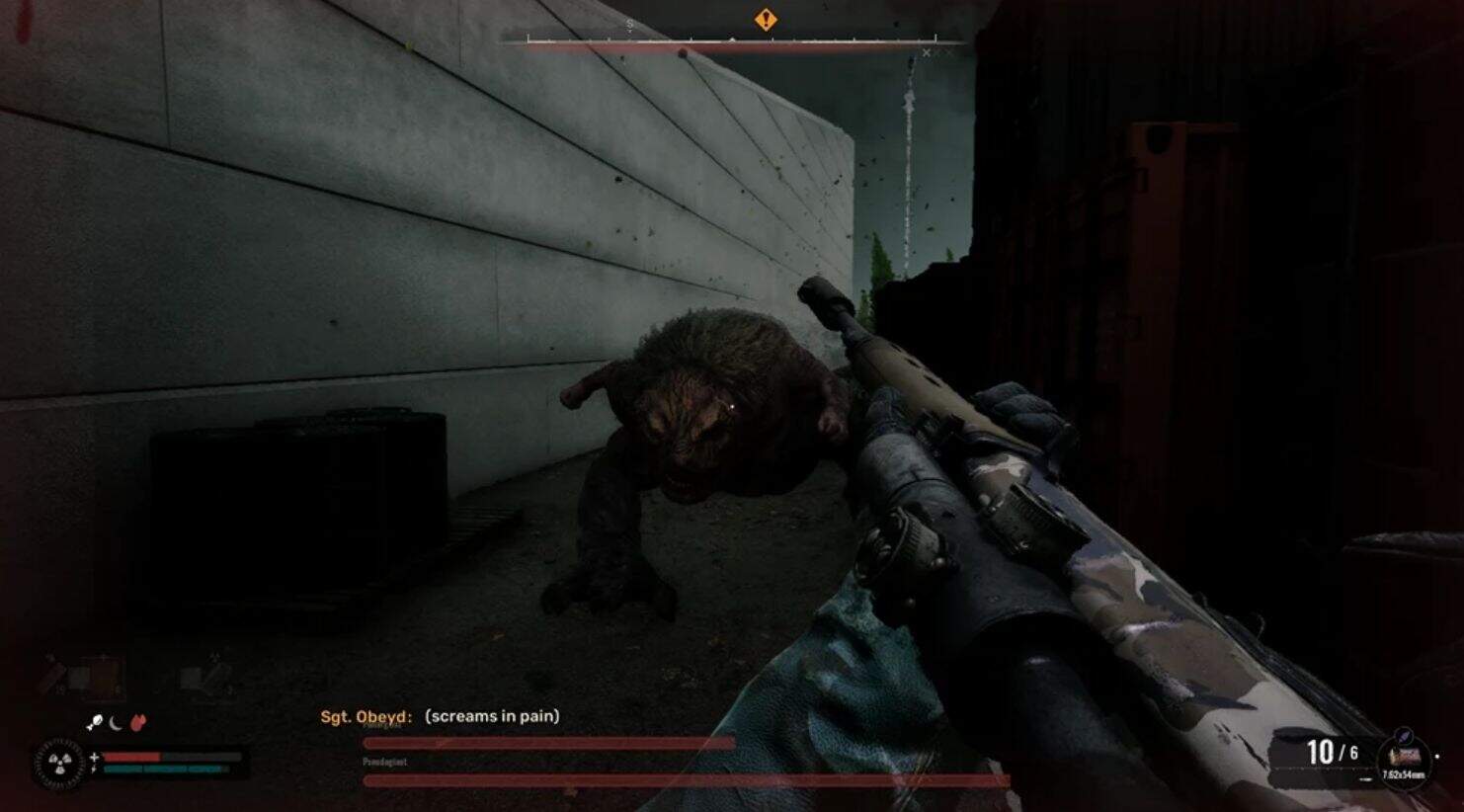This screenshot has width=1464, height=812.
Task: Click the hunger drumstick status icon
Action: point(95,723)
